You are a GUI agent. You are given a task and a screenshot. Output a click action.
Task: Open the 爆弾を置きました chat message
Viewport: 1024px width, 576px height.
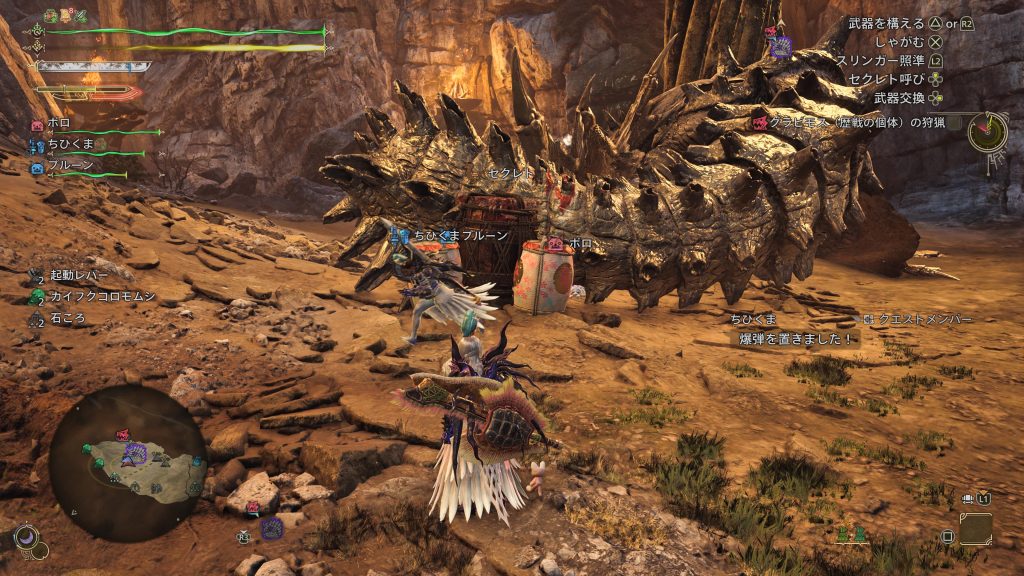[x=795, y=339]
